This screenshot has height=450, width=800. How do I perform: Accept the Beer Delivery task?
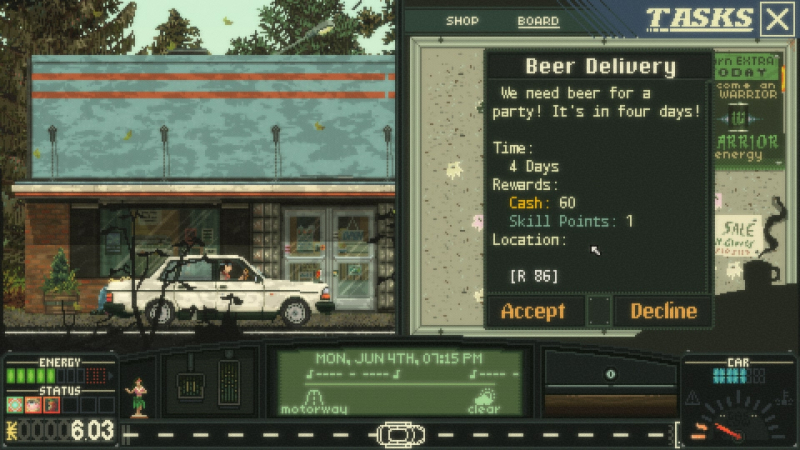click(x=533, y=311)
